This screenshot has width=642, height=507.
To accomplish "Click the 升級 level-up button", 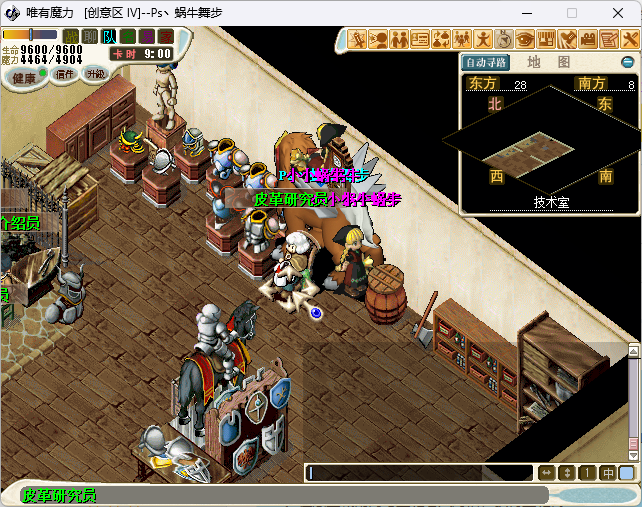I will tap(96, 74).
